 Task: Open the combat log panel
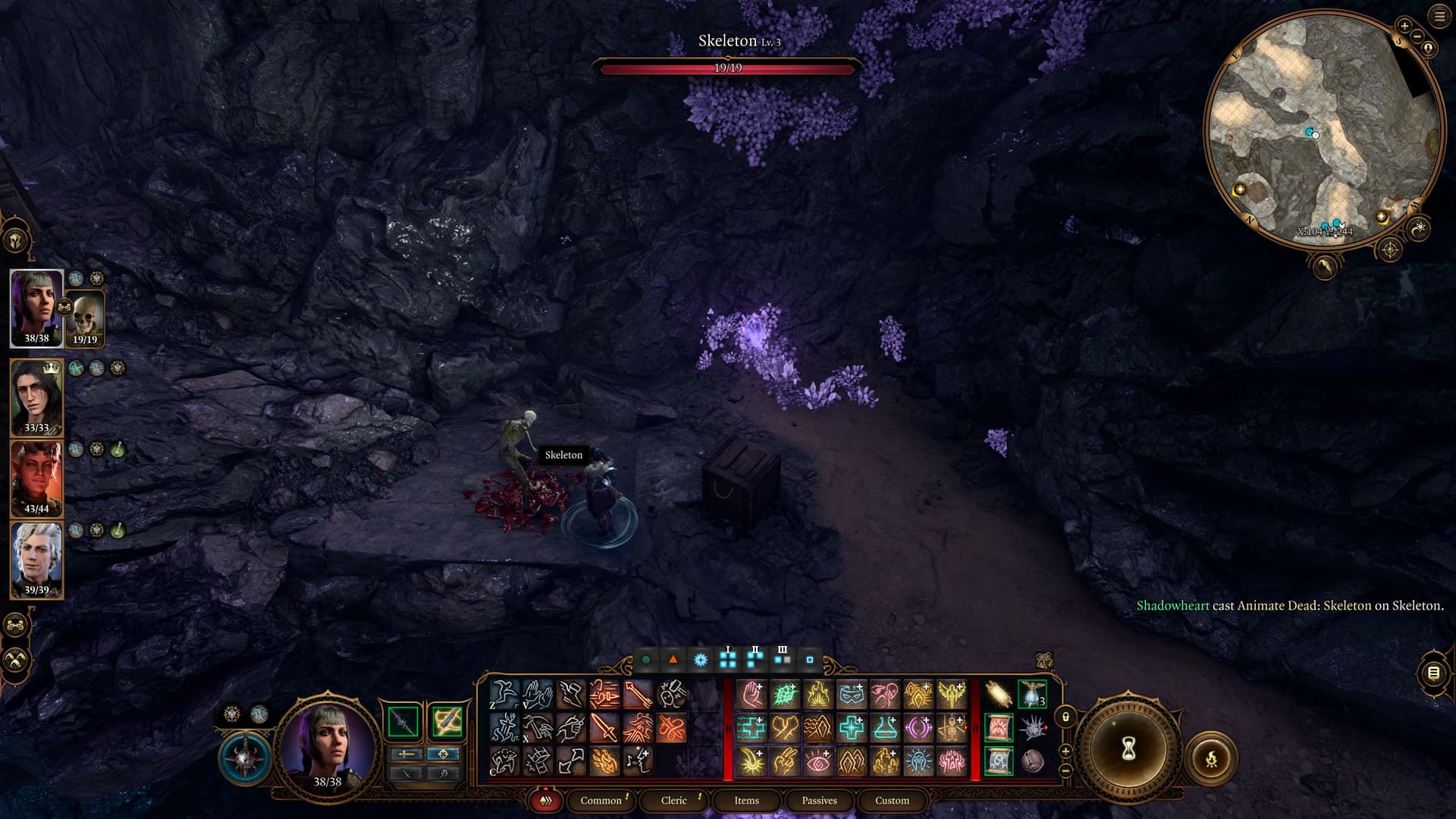pyautogui.click(x=1433, y=673)
